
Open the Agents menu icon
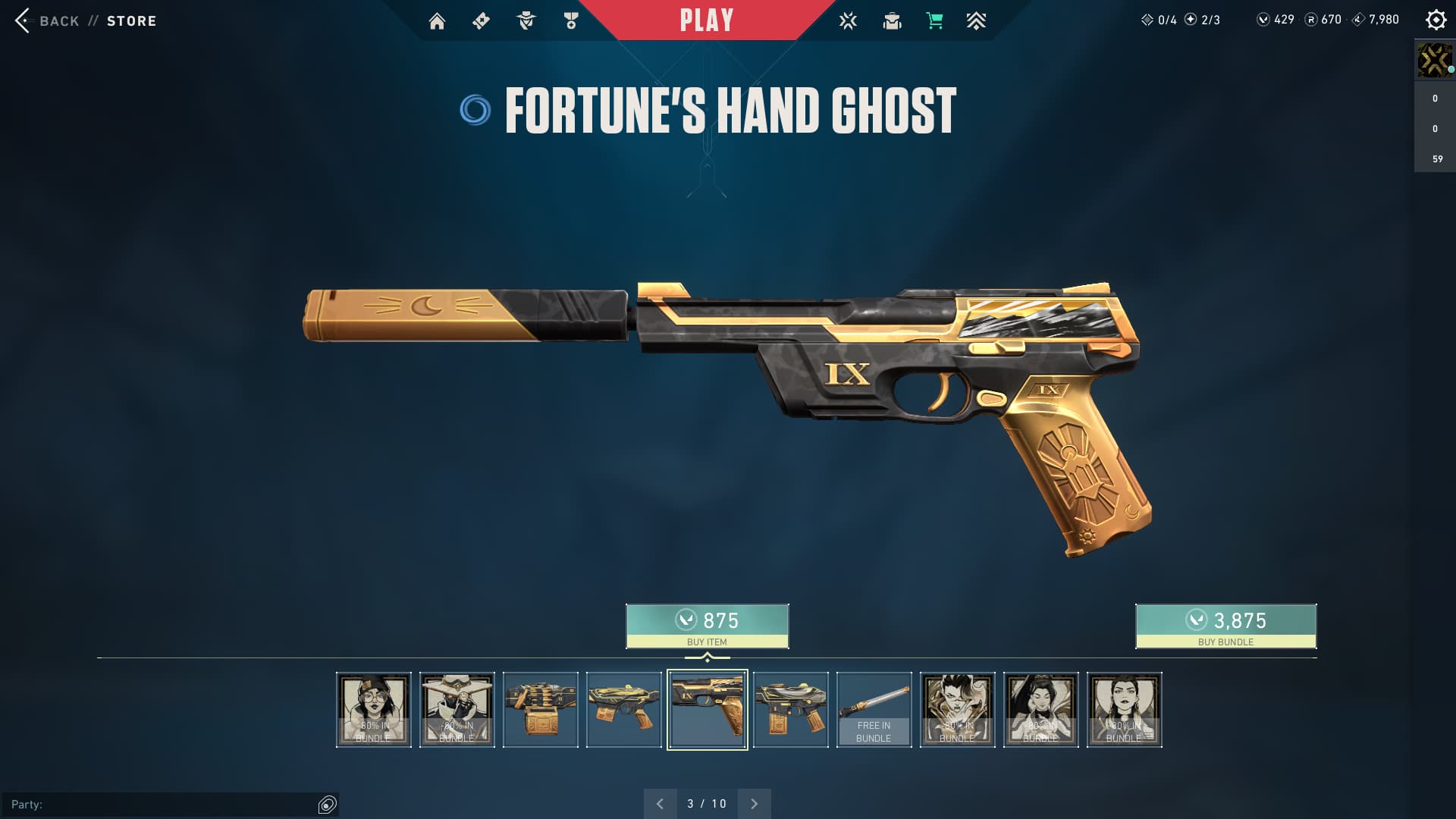tap(526, 21)
